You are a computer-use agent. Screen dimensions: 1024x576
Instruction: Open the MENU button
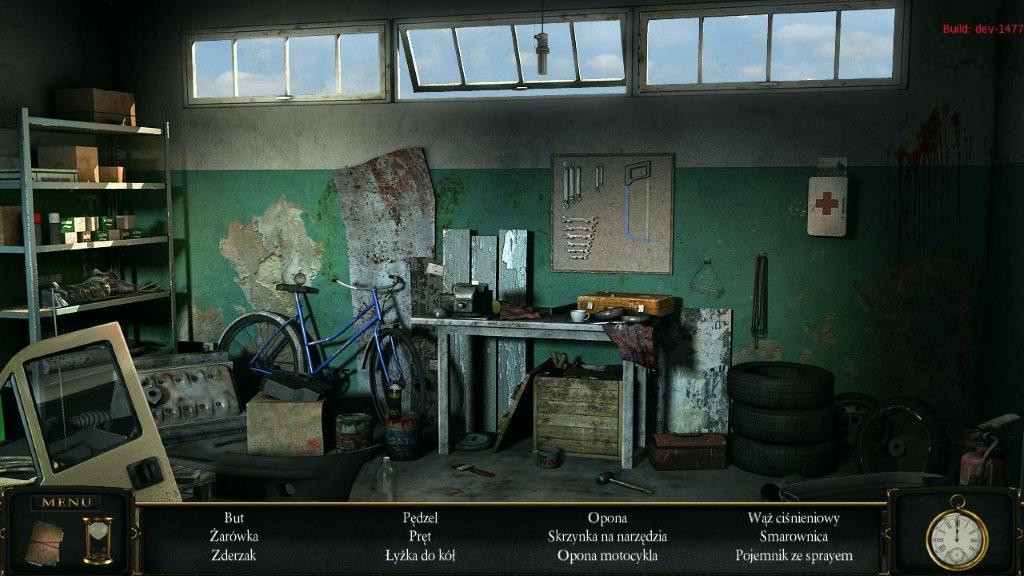click(x=65, y=502)
